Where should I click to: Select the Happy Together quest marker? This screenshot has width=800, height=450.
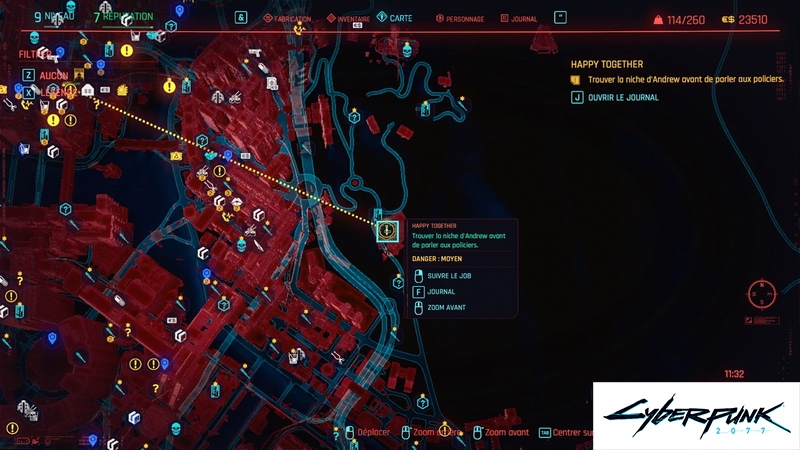tap(387, 232)
